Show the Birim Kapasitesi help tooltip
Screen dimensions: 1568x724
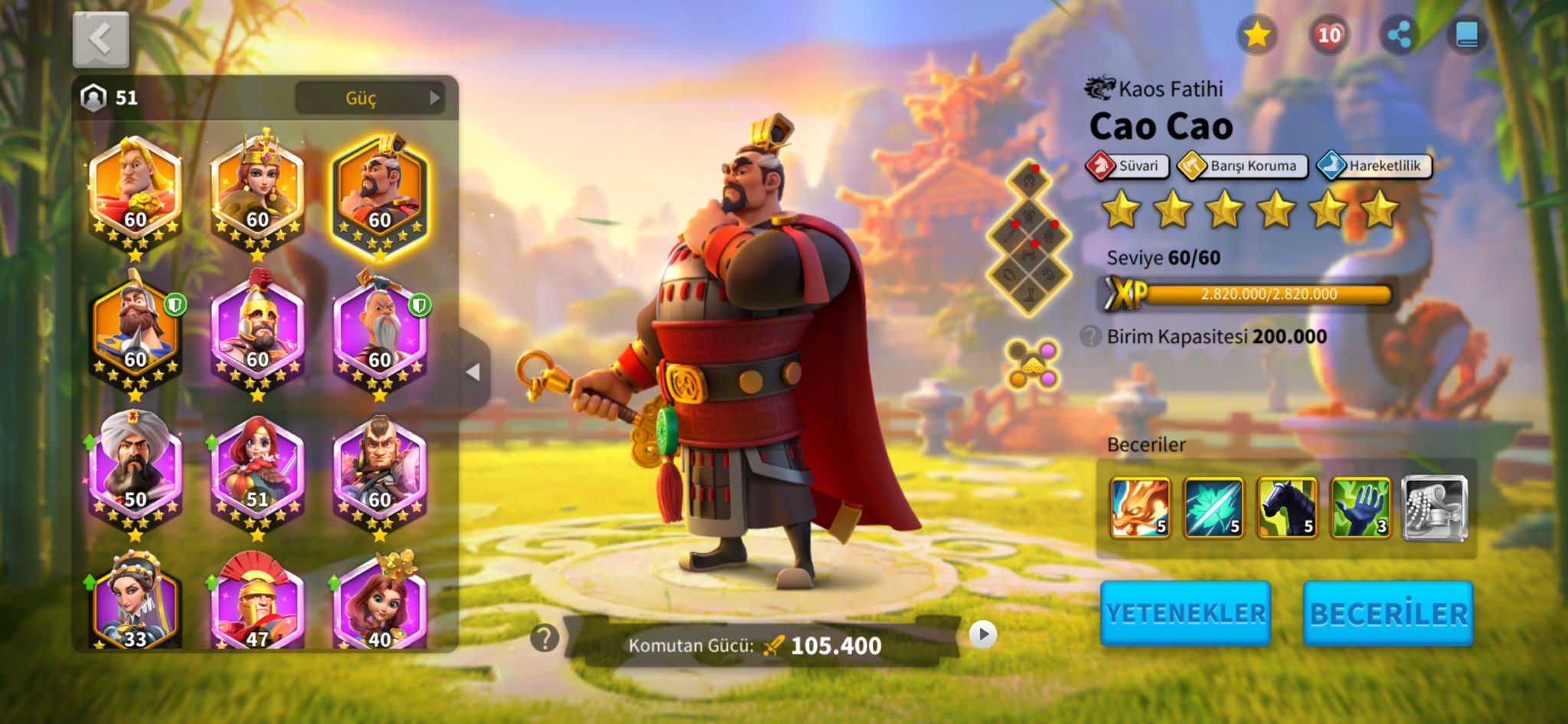[x=1089, y=336]
